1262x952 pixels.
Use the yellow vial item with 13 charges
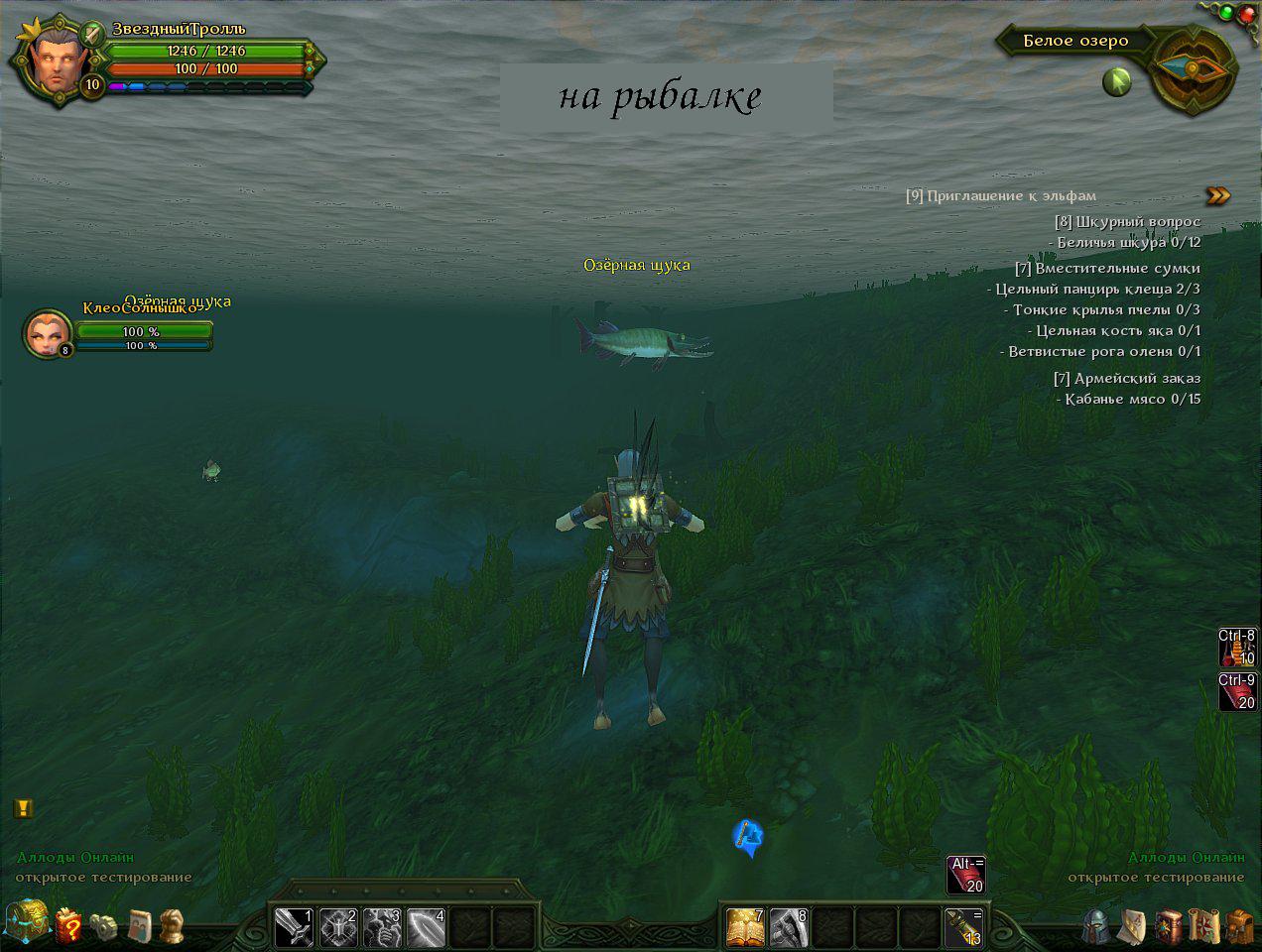[x=962, y=927]
